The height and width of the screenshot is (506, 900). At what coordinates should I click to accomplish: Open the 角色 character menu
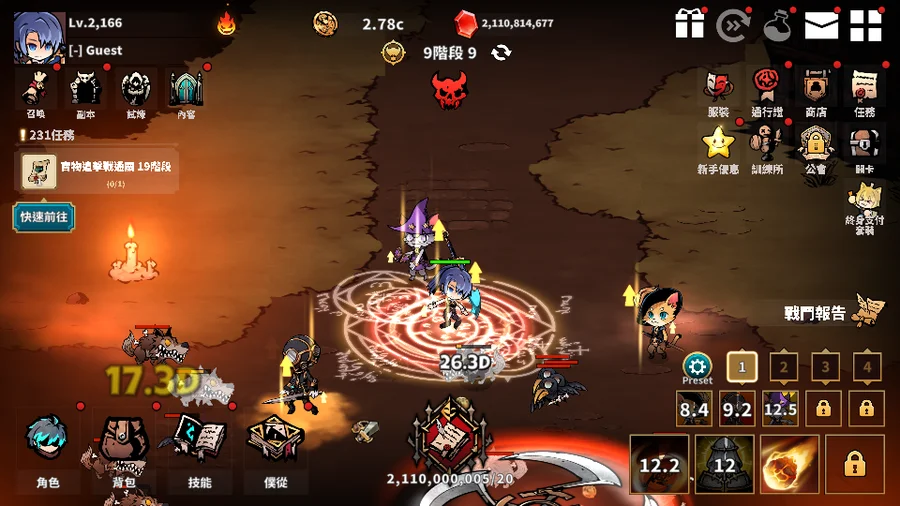coord(48,452)
